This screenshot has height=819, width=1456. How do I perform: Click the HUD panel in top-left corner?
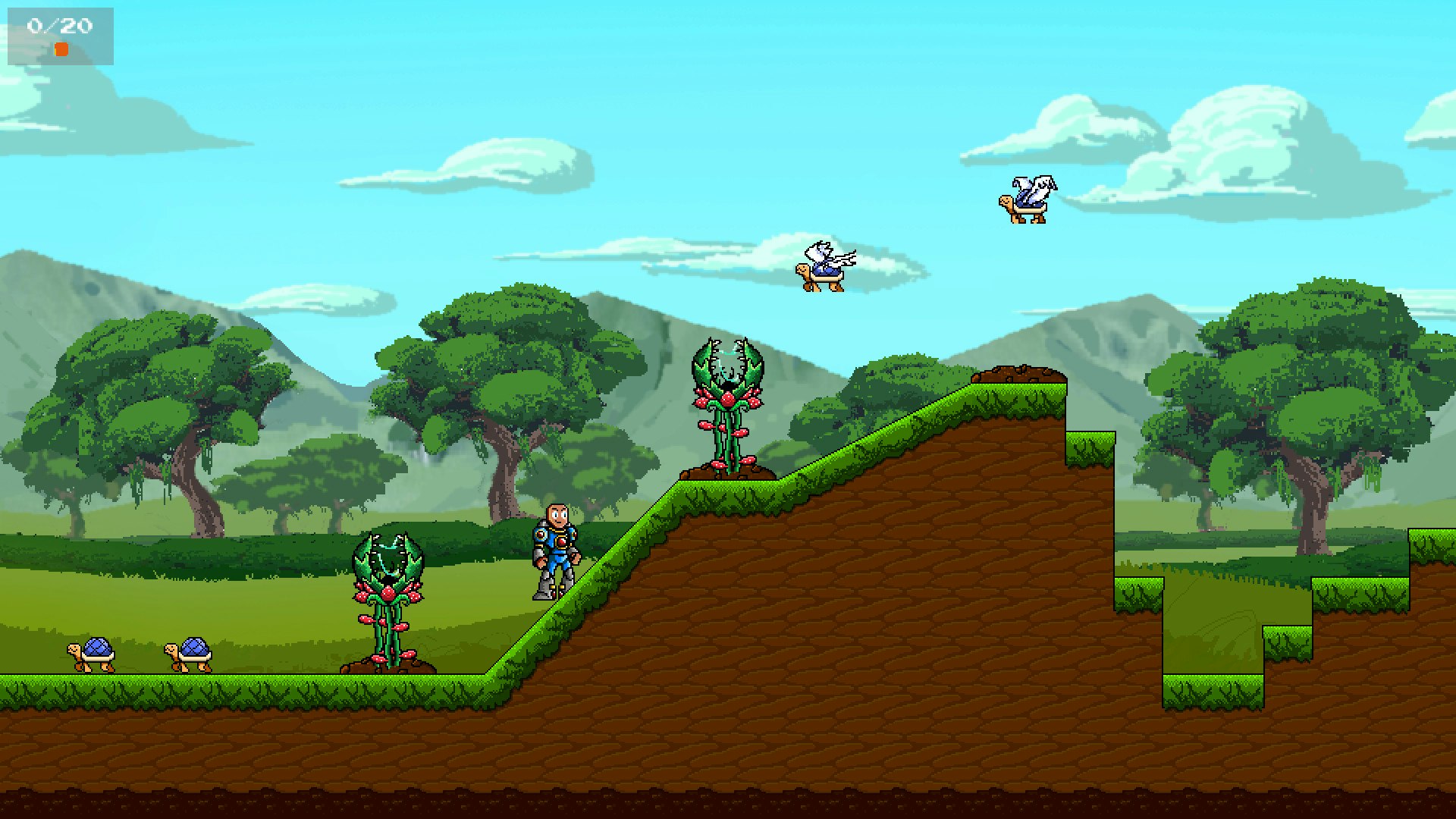59,36
